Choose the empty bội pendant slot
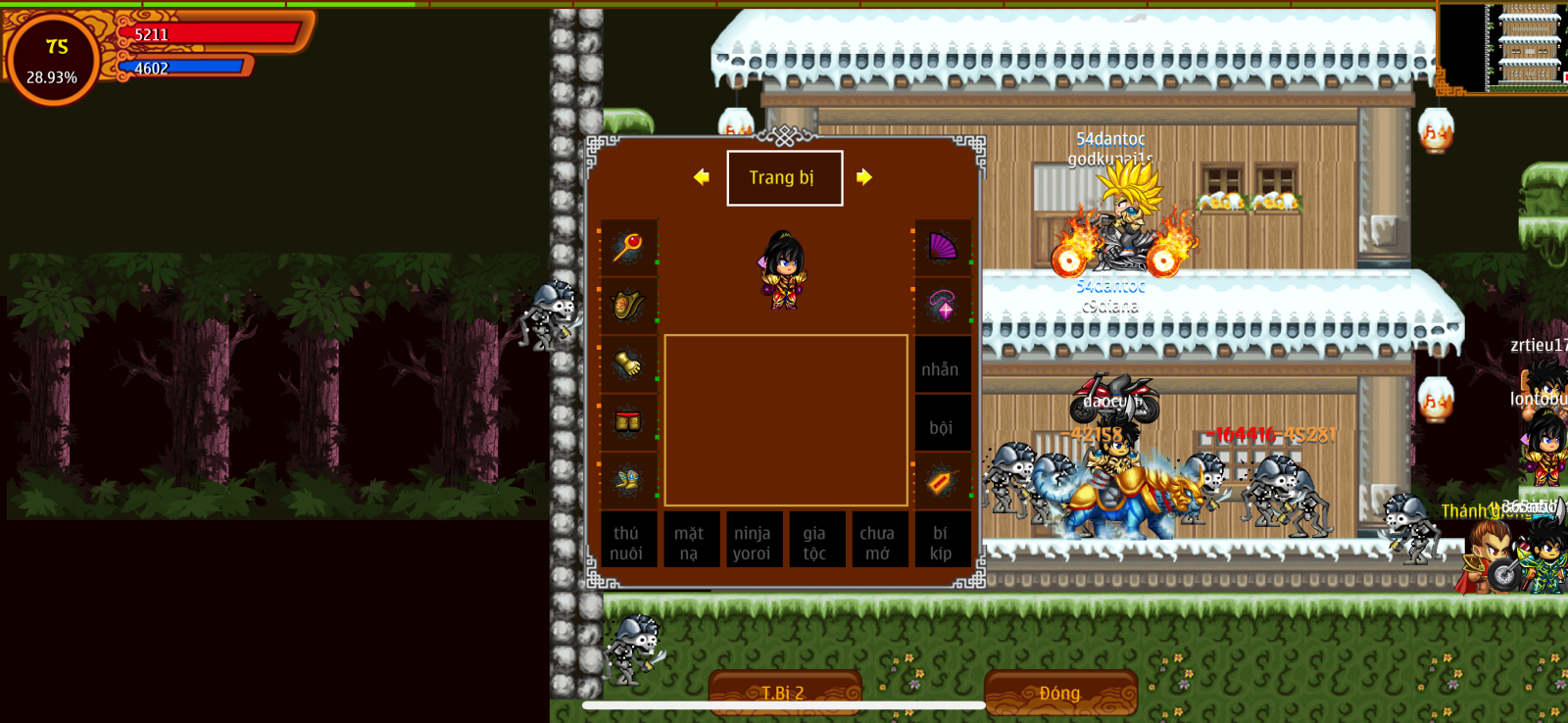This screenshot has height=723, width=1568. 941,427
